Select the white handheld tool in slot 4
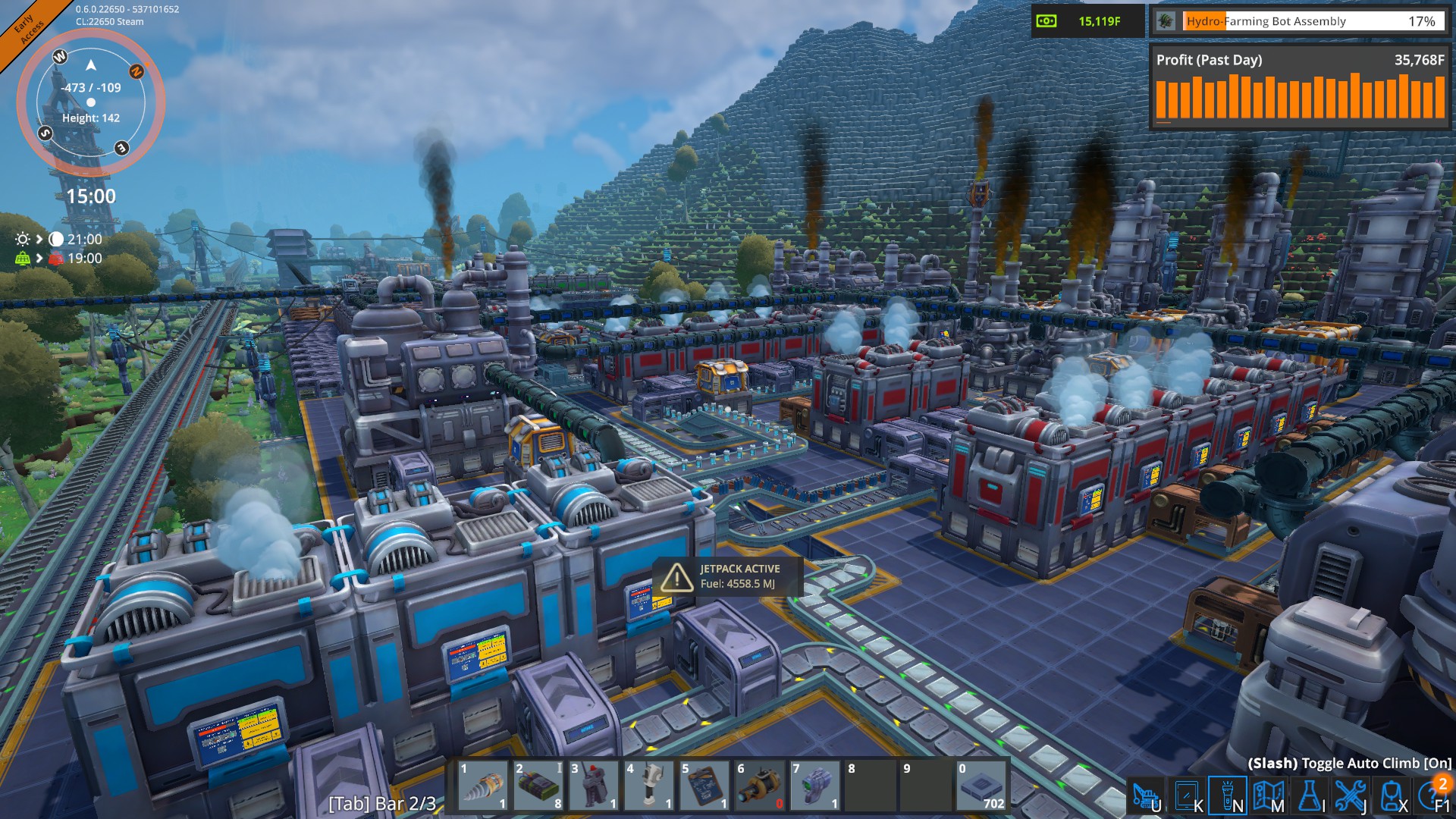The image size is (1456, 819). pos(649,786)
